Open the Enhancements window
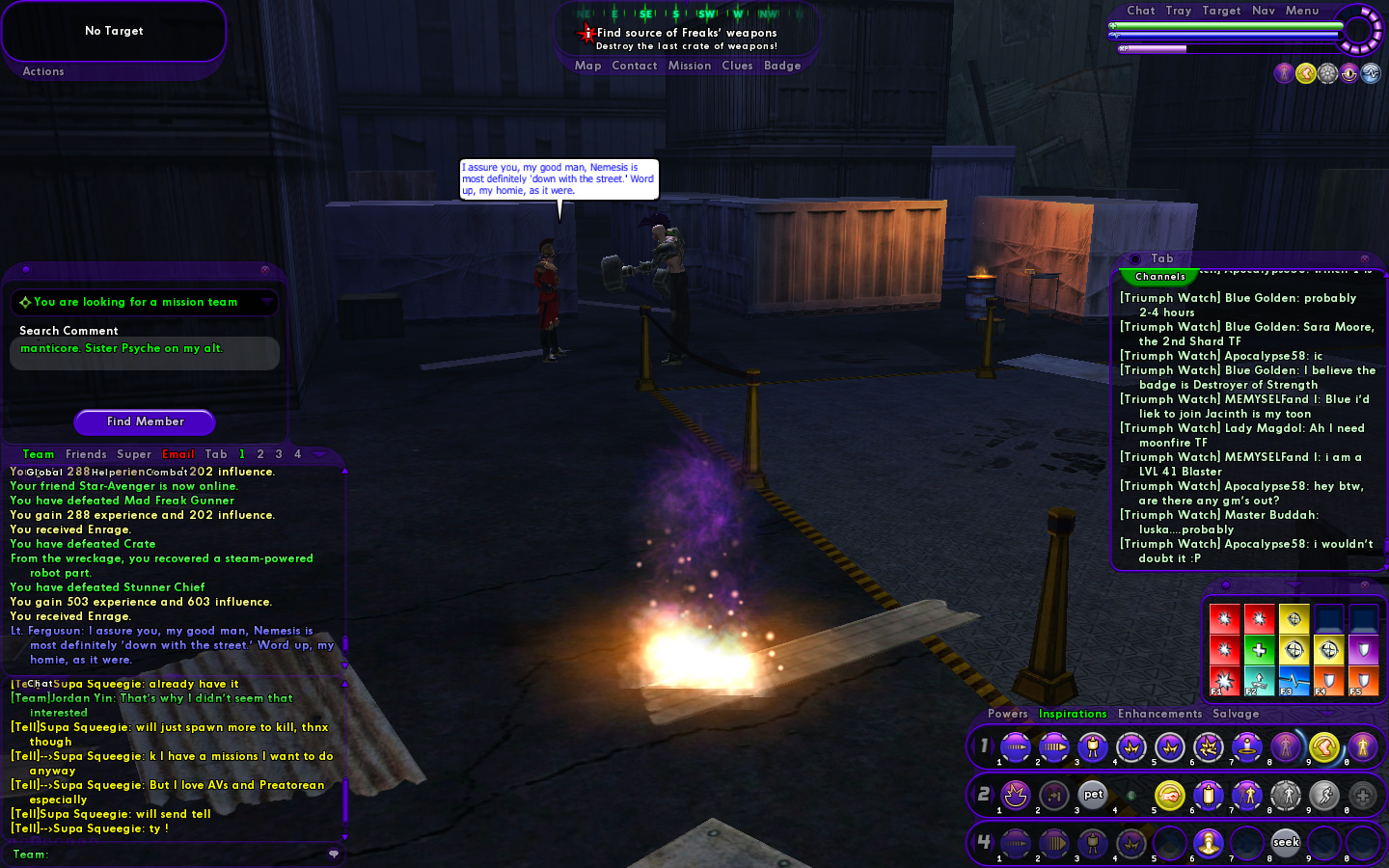 [x=1159, y=714]
